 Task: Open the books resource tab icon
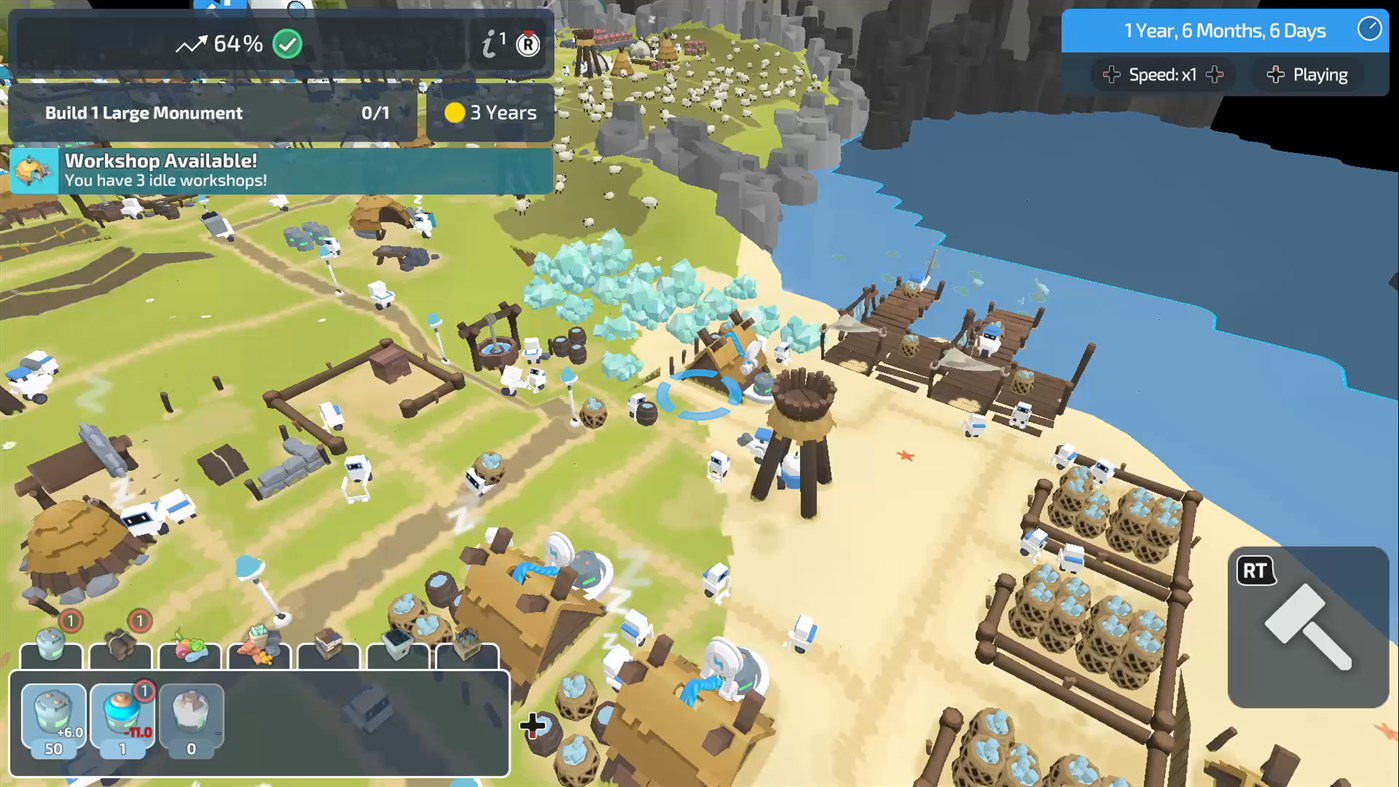point(328,655)
